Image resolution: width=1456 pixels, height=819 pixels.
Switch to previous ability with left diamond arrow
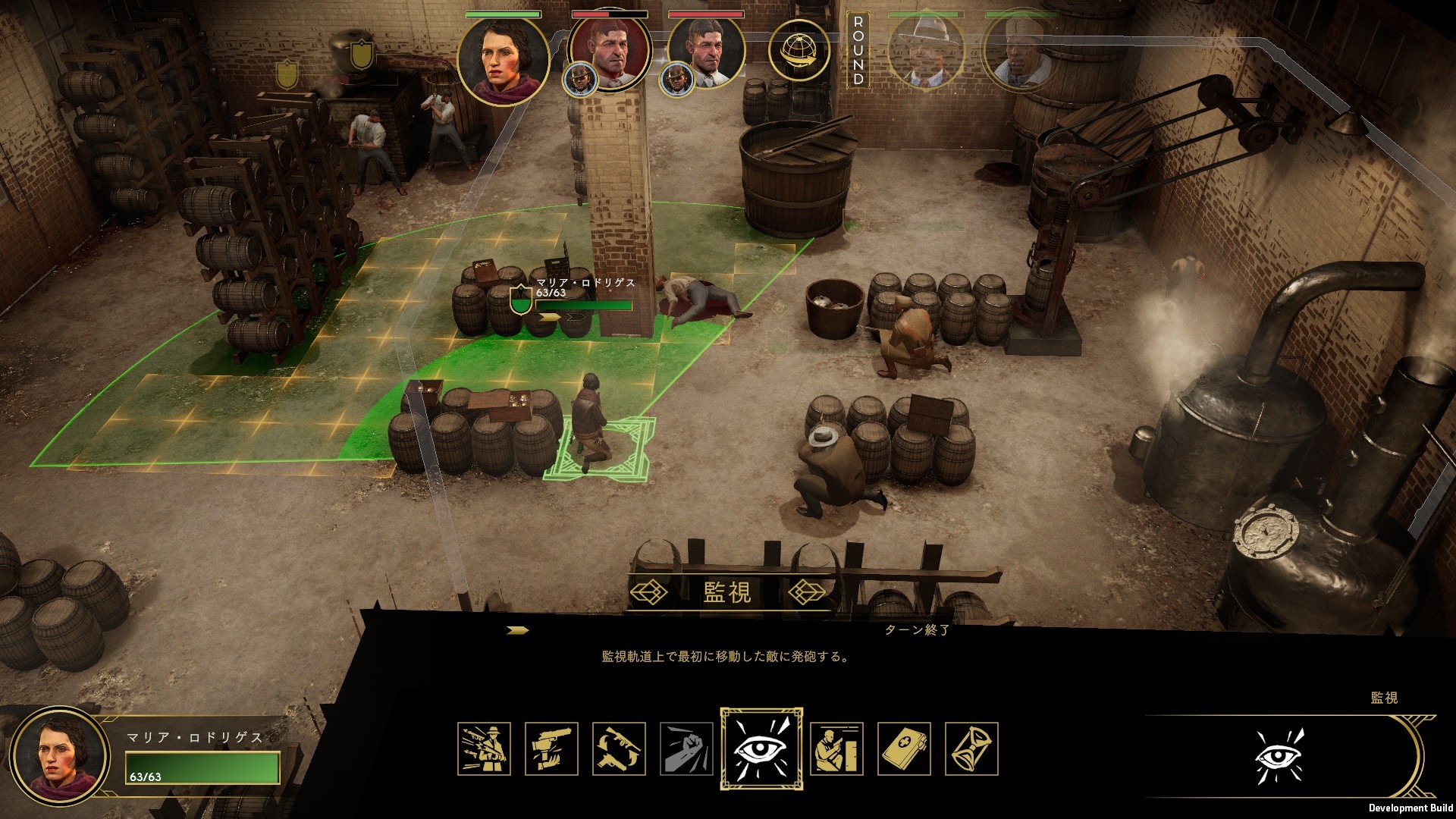coord(649,591)
